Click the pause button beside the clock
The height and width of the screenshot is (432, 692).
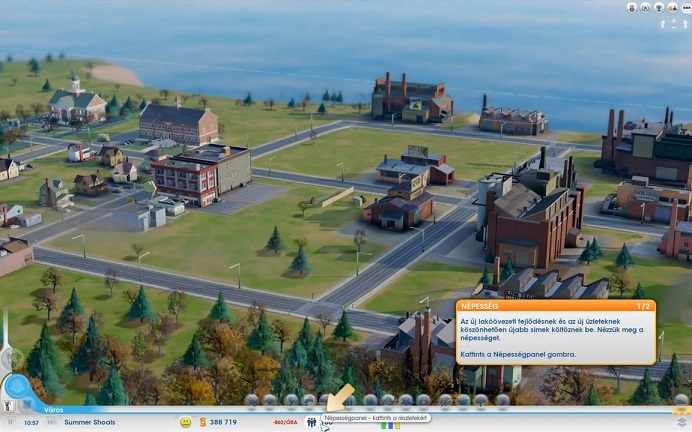pyautogui.click(x=12, y=422)
